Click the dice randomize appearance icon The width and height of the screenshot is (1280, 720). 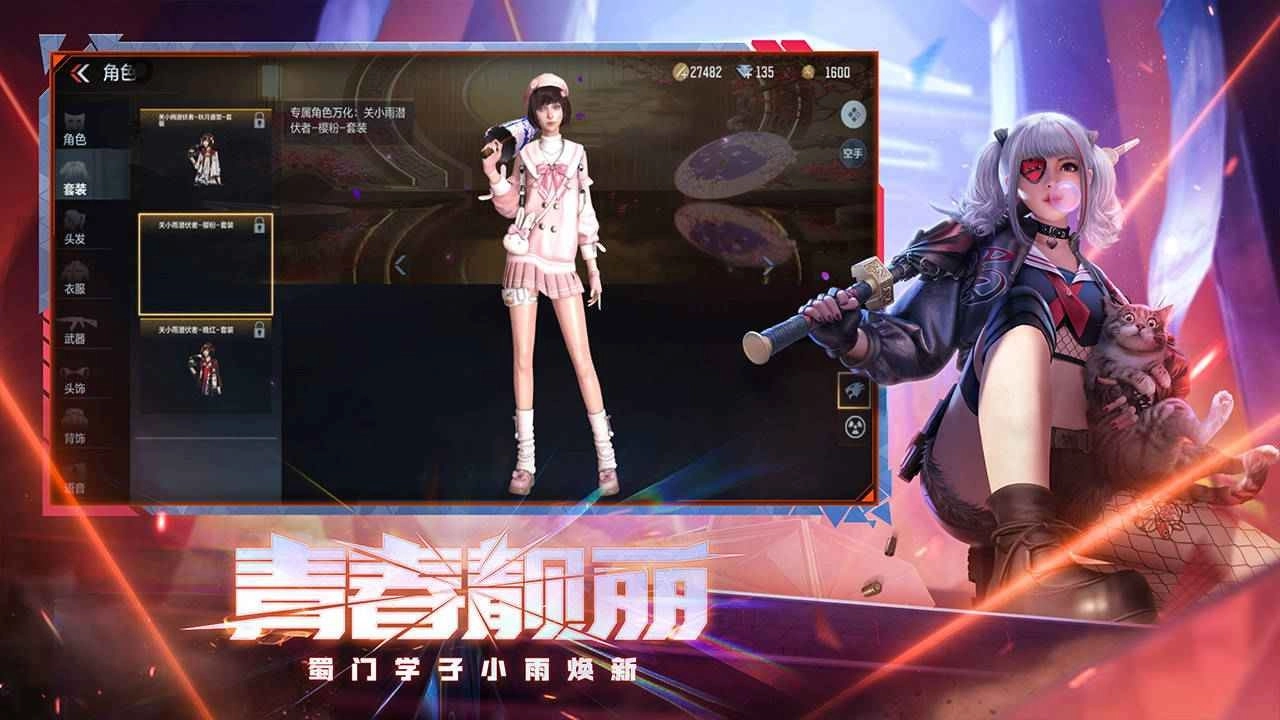coord(851,113)
